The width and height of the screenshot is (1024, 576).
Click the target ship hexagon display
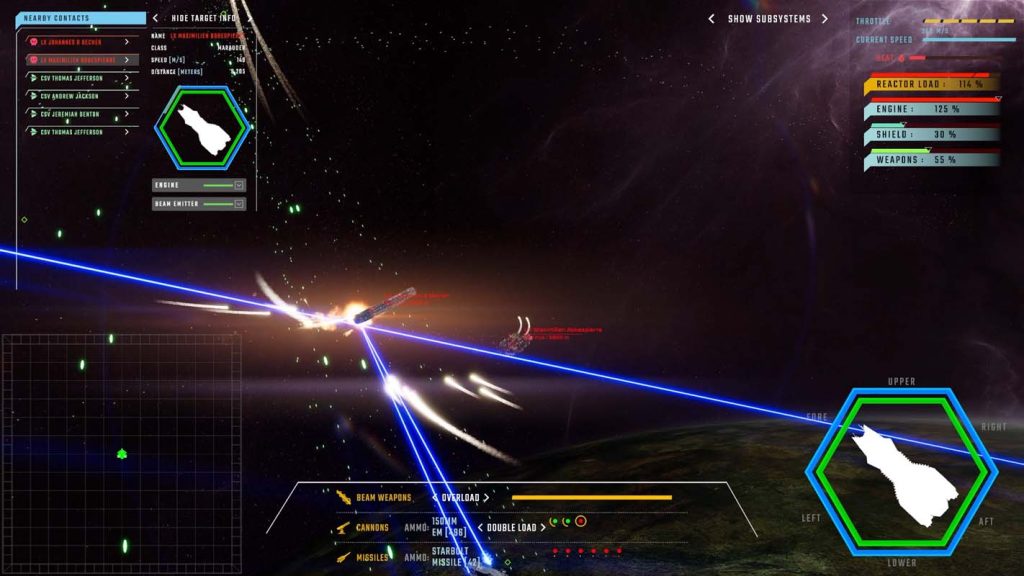[x=204, y=127]
